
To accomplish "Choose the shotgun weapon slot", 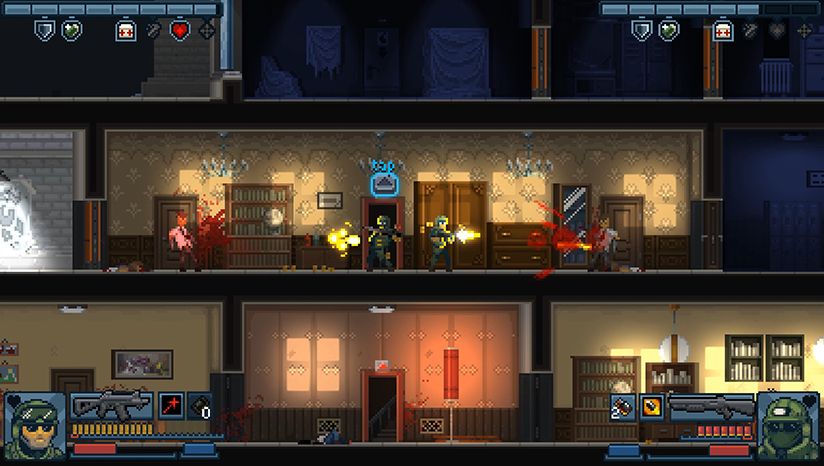I will (711, 406).
